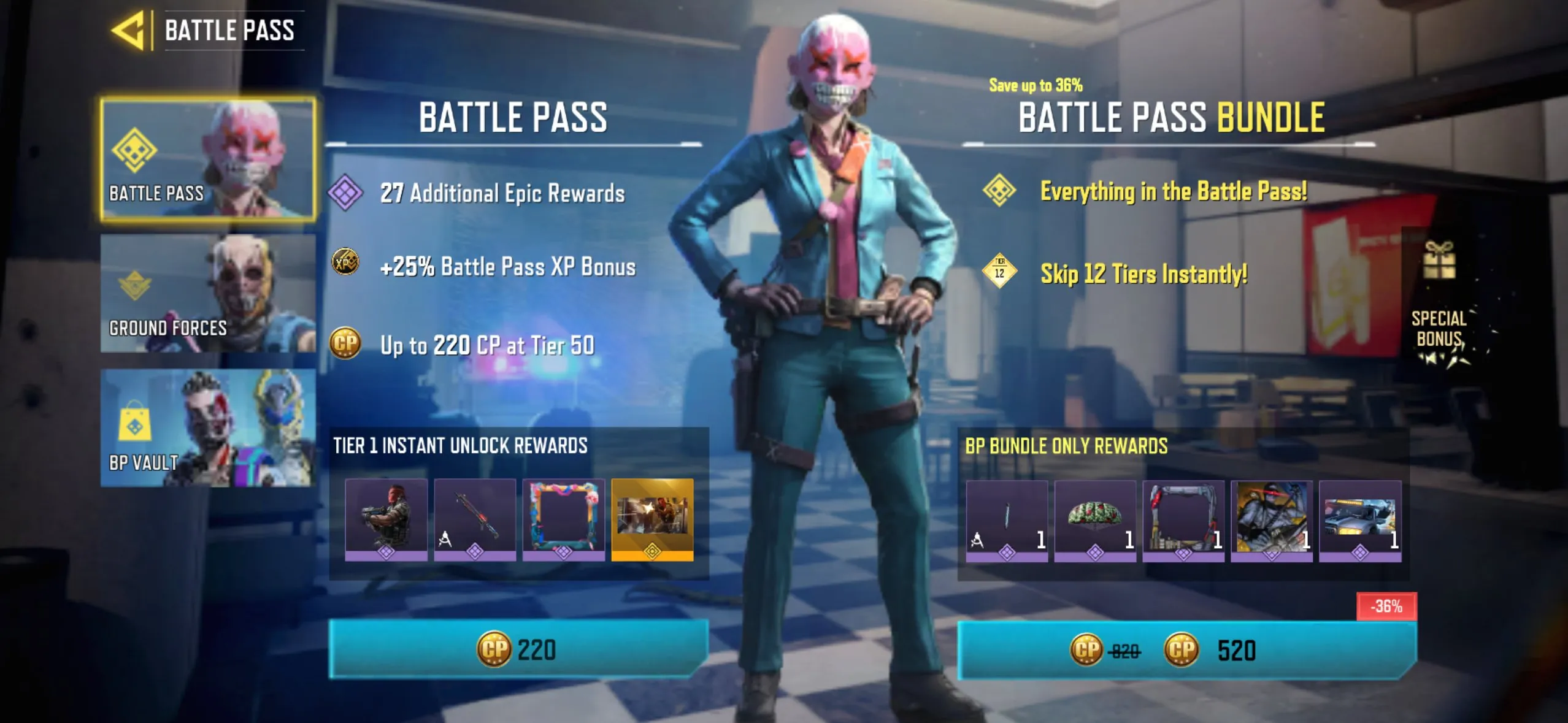Click the Battle Pass emblem beside Everything text
This screenshot has width=1568, height=723.
(1000, 191)
